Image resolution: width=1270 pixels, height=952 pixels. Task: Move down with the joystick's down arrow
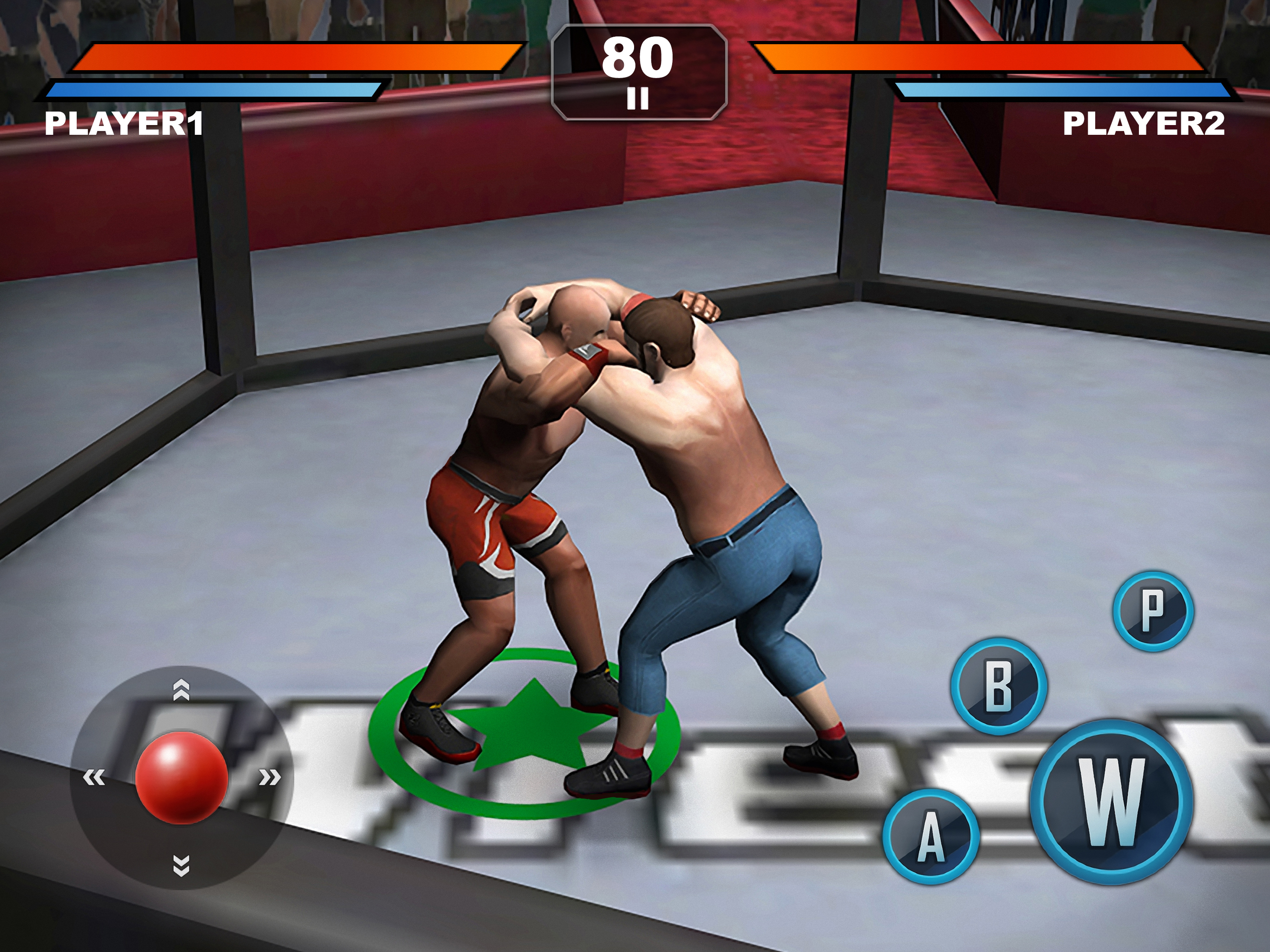181,865
